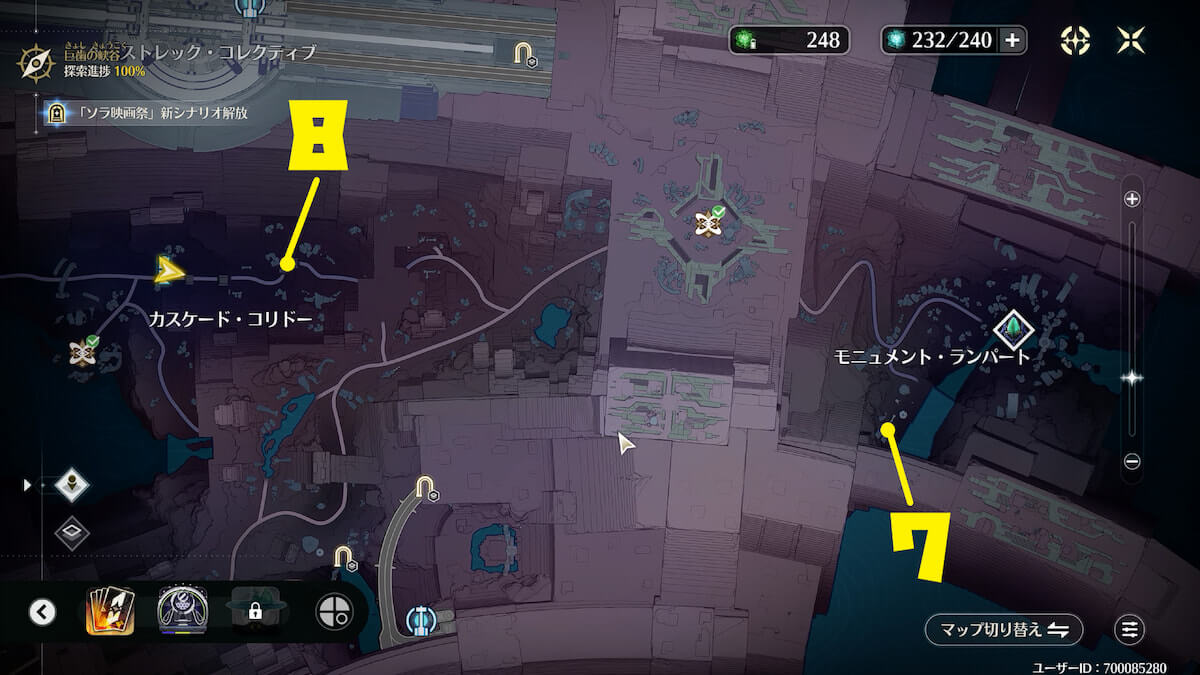The width and height of the screenshot is (1200, 675).
Task: Open the compass exploration progress icon
Action: [35, 63]
